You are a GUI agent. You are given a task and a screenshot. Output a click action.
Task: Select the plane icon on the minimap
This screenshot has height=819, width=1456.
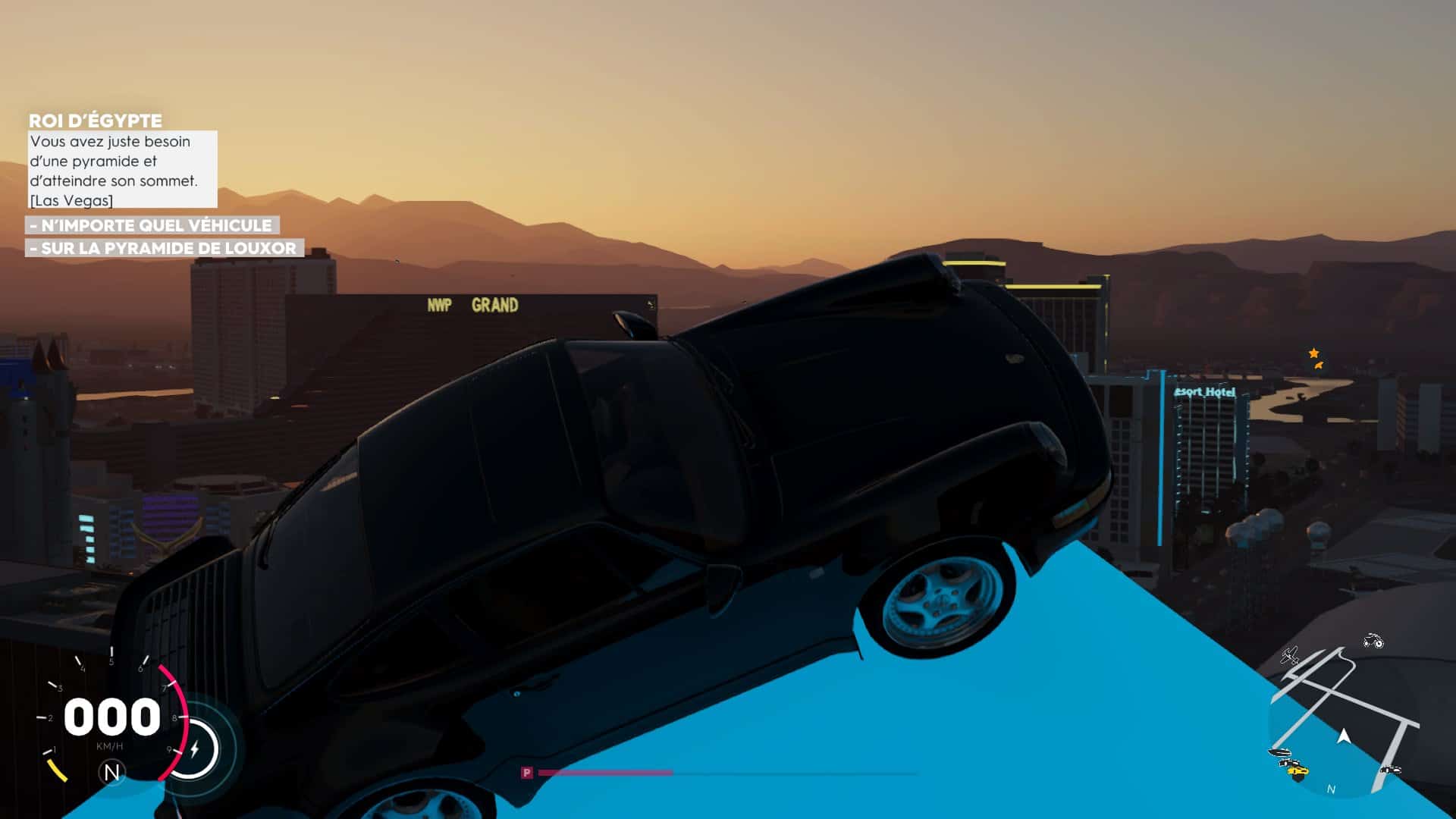tap(1289, 654)
